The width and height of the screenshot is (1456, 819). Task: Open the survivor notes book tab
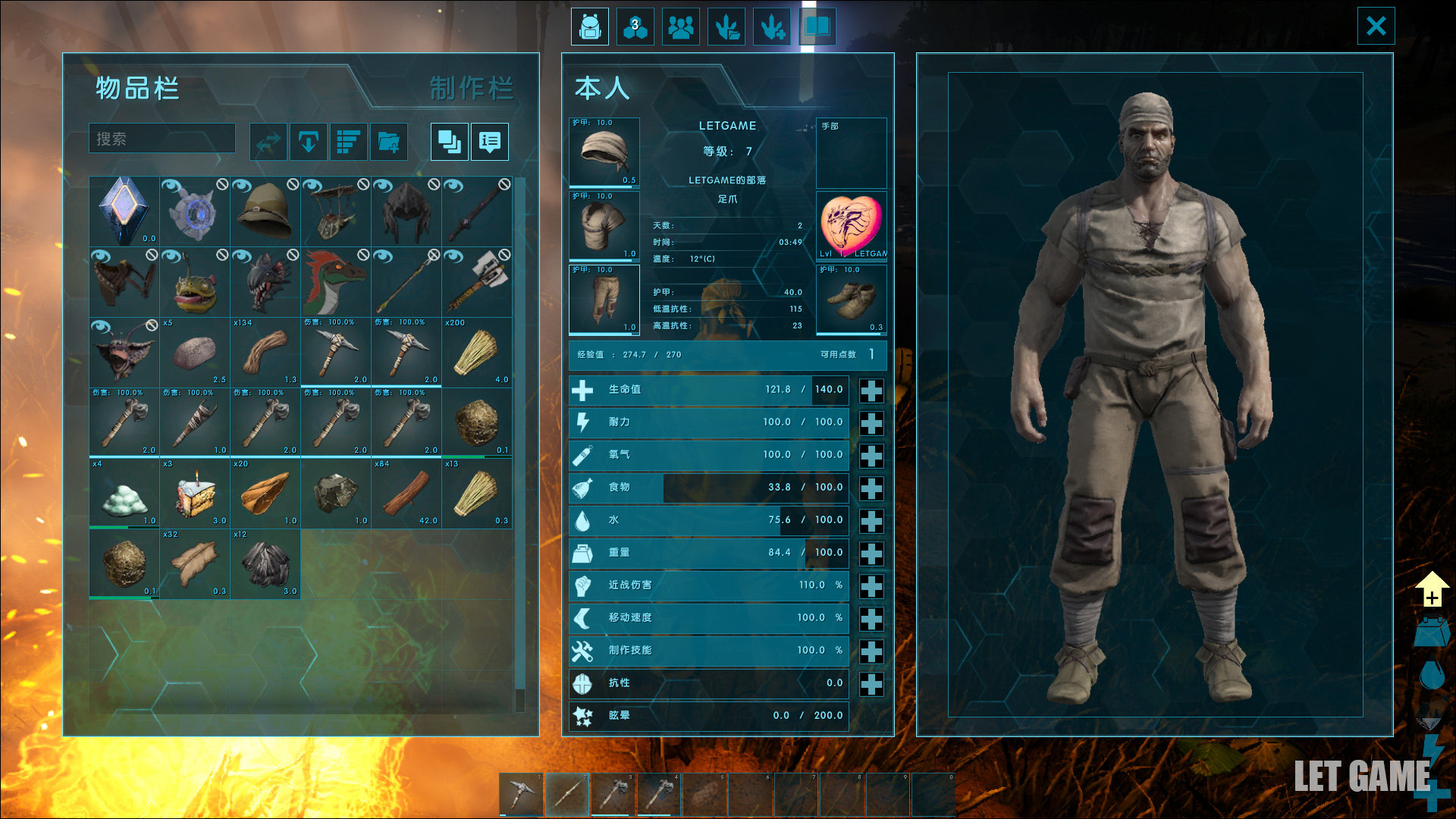click(x=817, y=27)
